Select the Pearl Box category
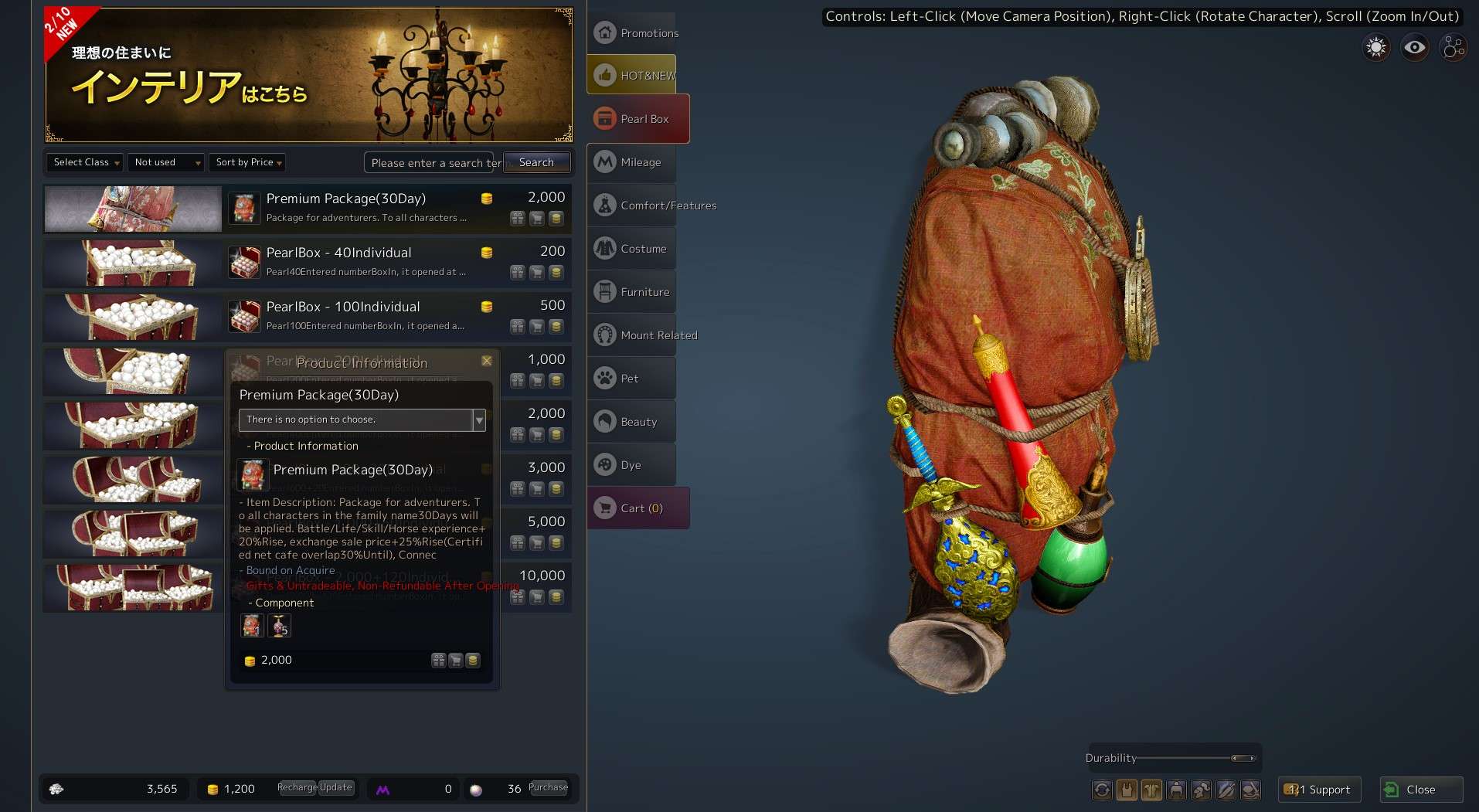The width and height of the screenshot is (1479, 812). coord(638,119)
